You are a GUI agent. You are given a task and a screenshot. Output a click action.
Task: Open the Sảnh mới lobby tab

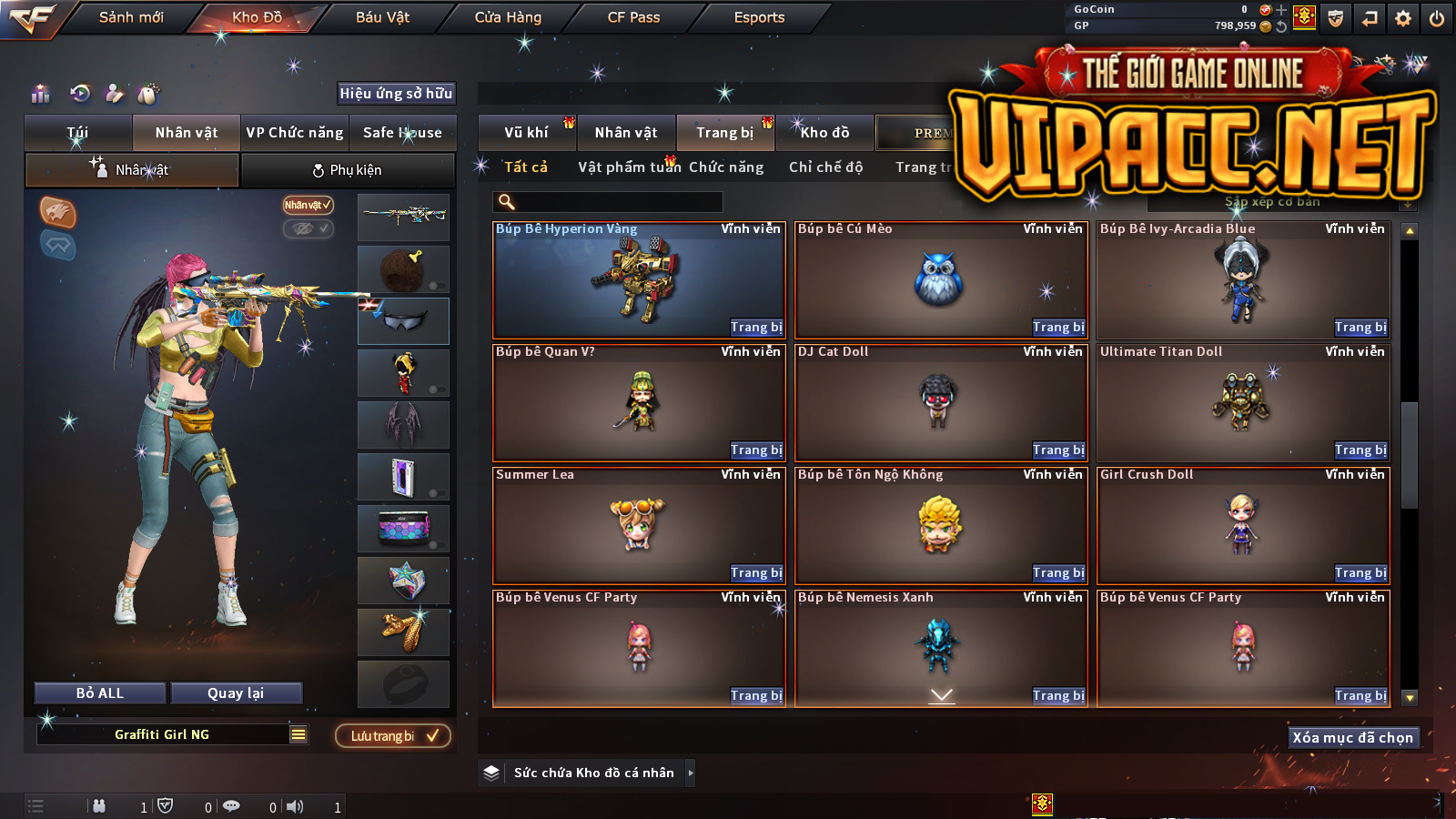coord(131,17)
